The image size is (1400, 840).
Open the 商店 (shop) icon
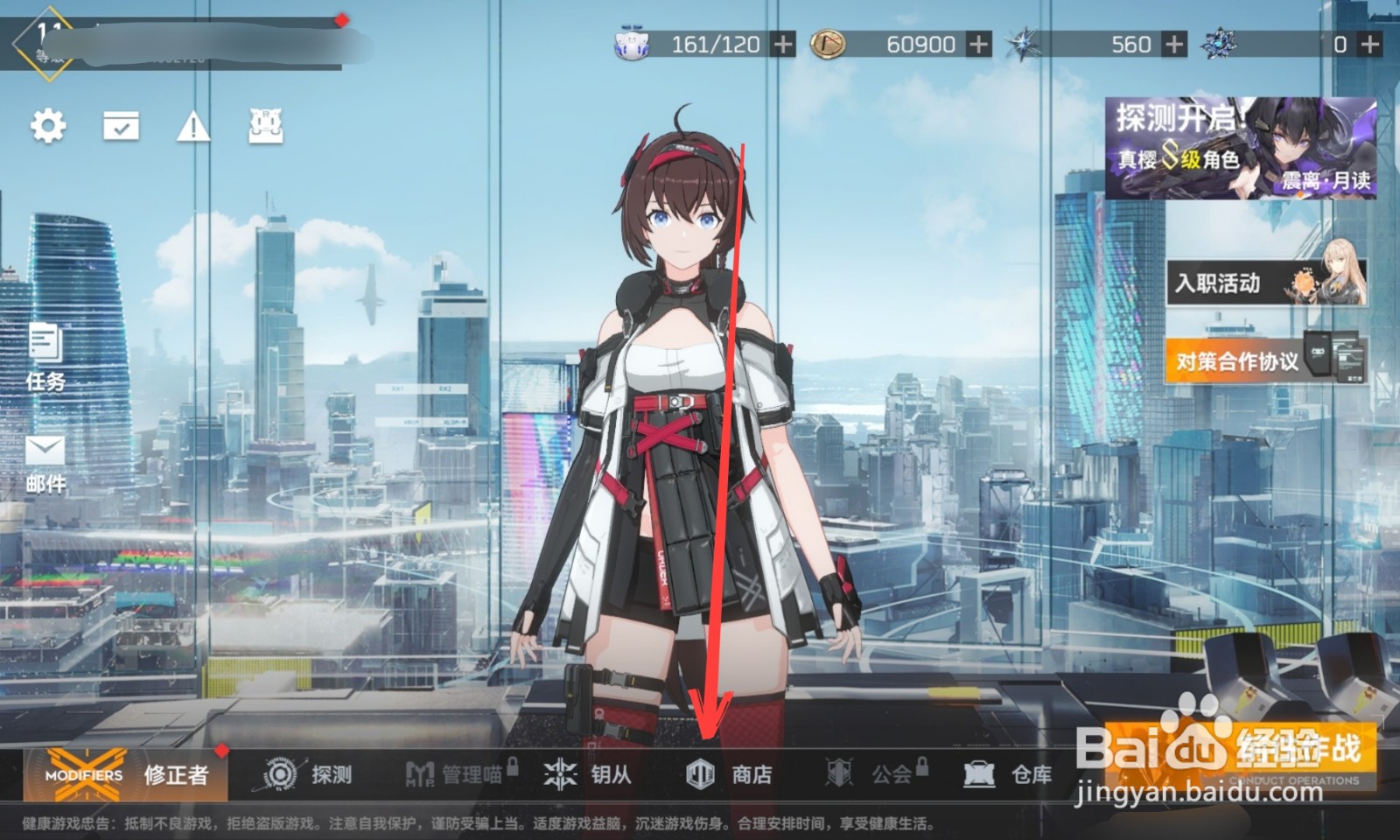728,775
